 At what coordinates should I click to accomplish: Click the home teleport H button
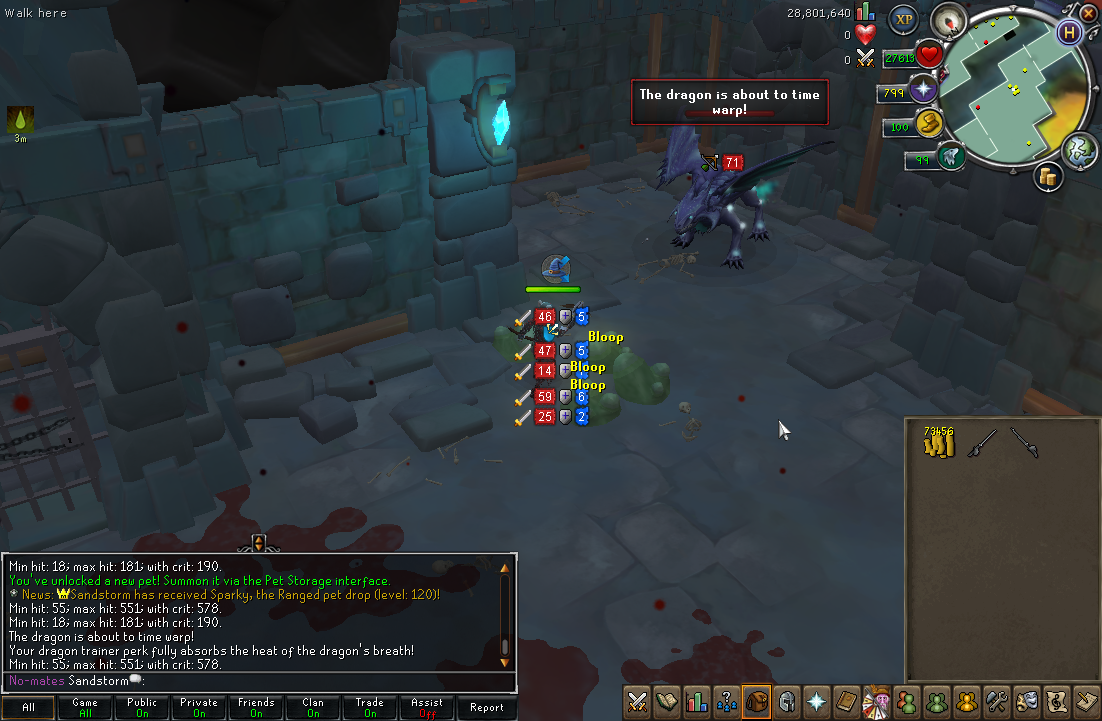click(x=1069, y=32)
